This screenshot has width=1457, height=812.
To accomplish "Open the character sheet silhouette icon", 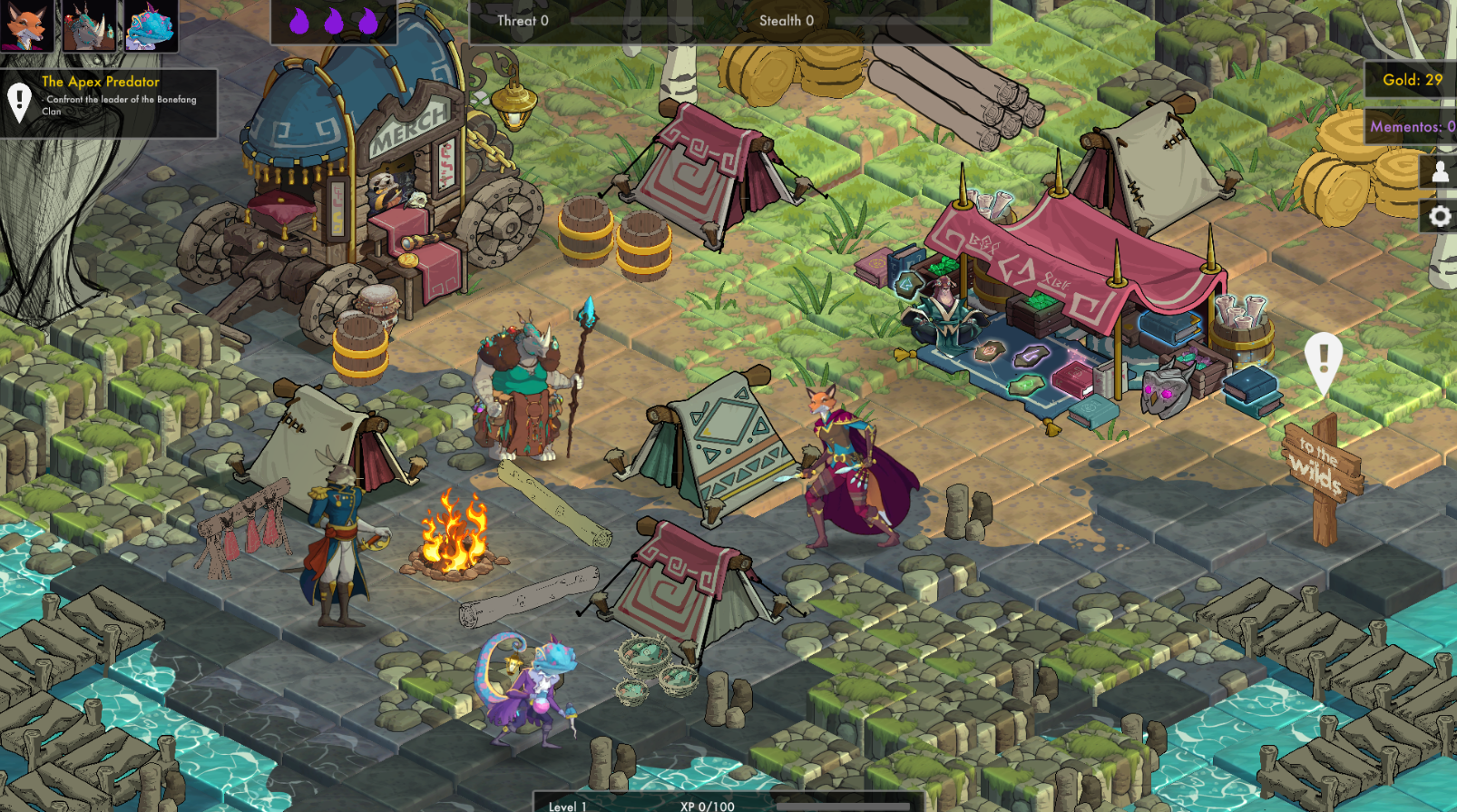I will pos(1440,171).
